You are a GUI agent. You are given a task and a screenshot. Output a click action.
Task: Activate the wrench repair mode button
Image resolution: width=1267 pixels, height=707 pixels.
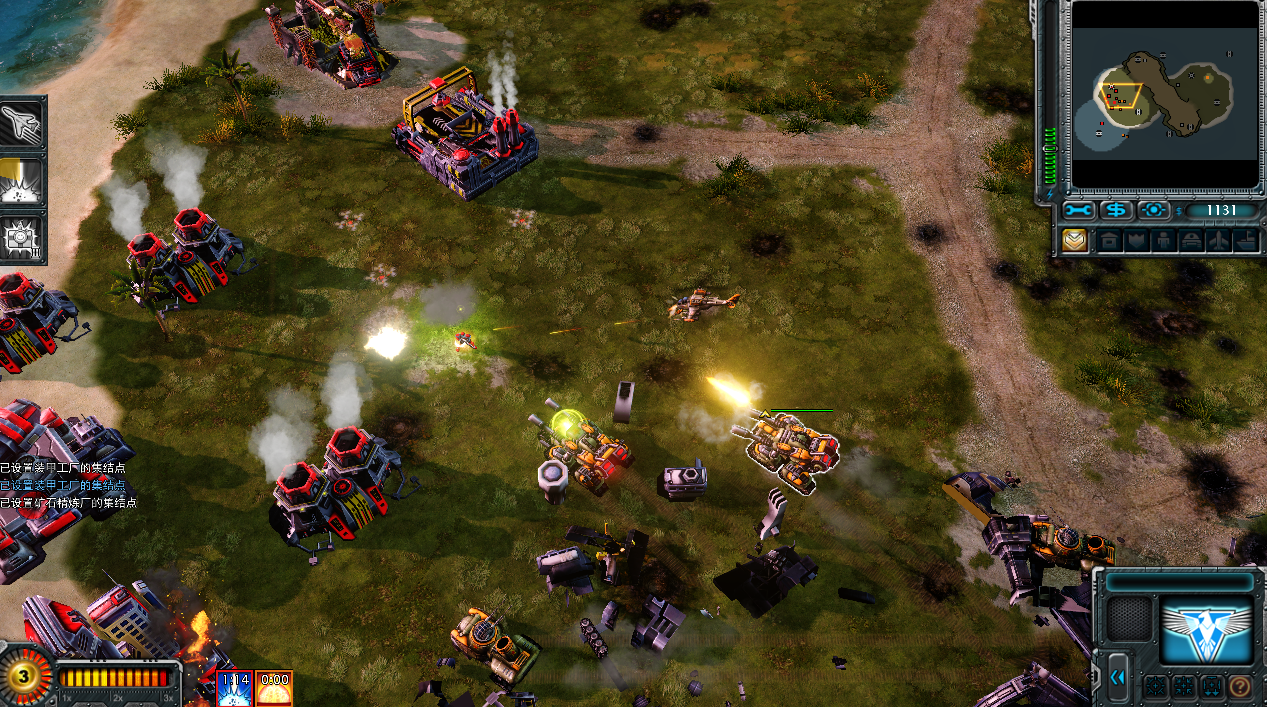point(1079,210)
